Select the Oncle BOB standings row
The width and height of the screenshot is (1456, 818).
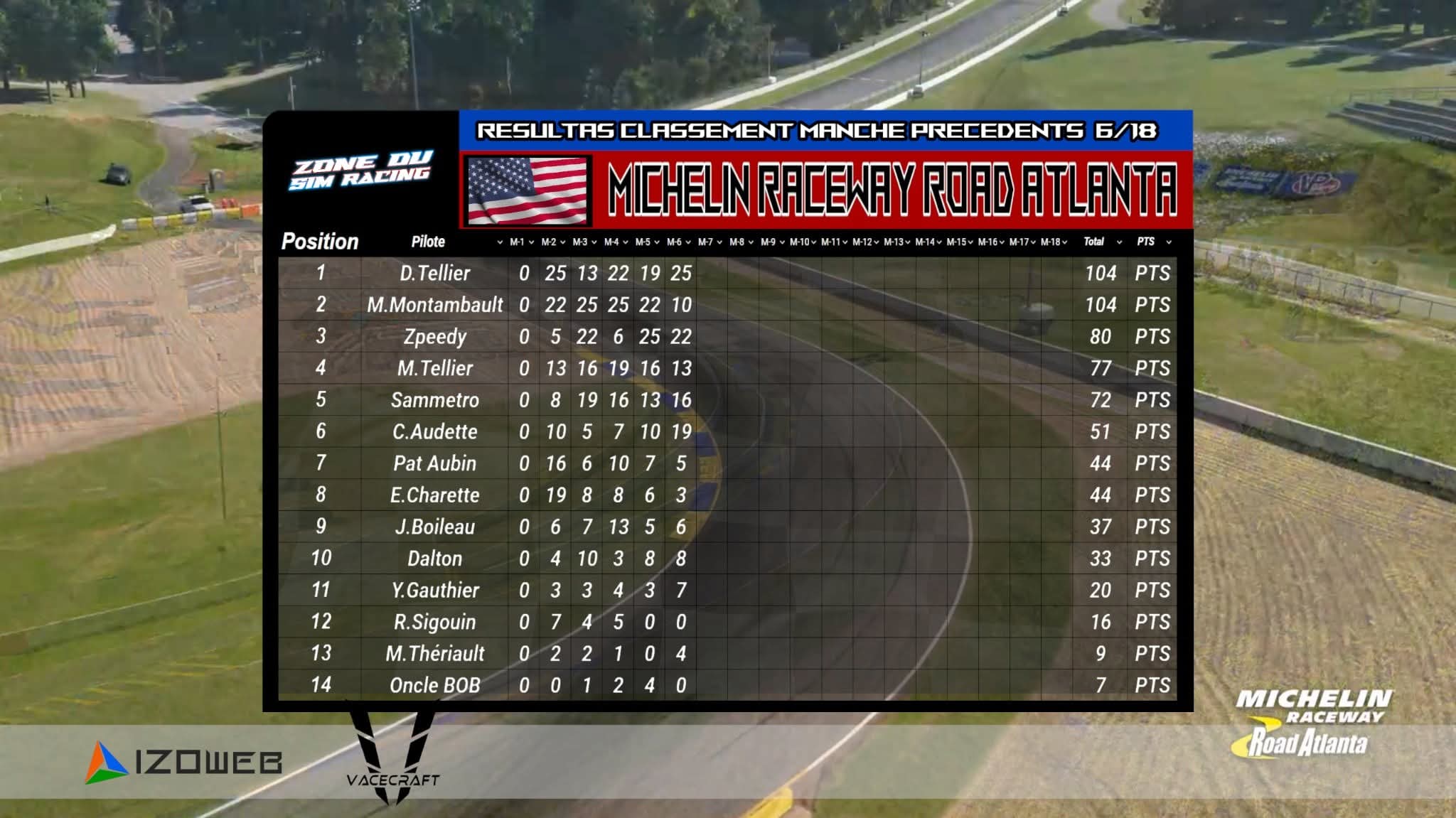point(434,685)
